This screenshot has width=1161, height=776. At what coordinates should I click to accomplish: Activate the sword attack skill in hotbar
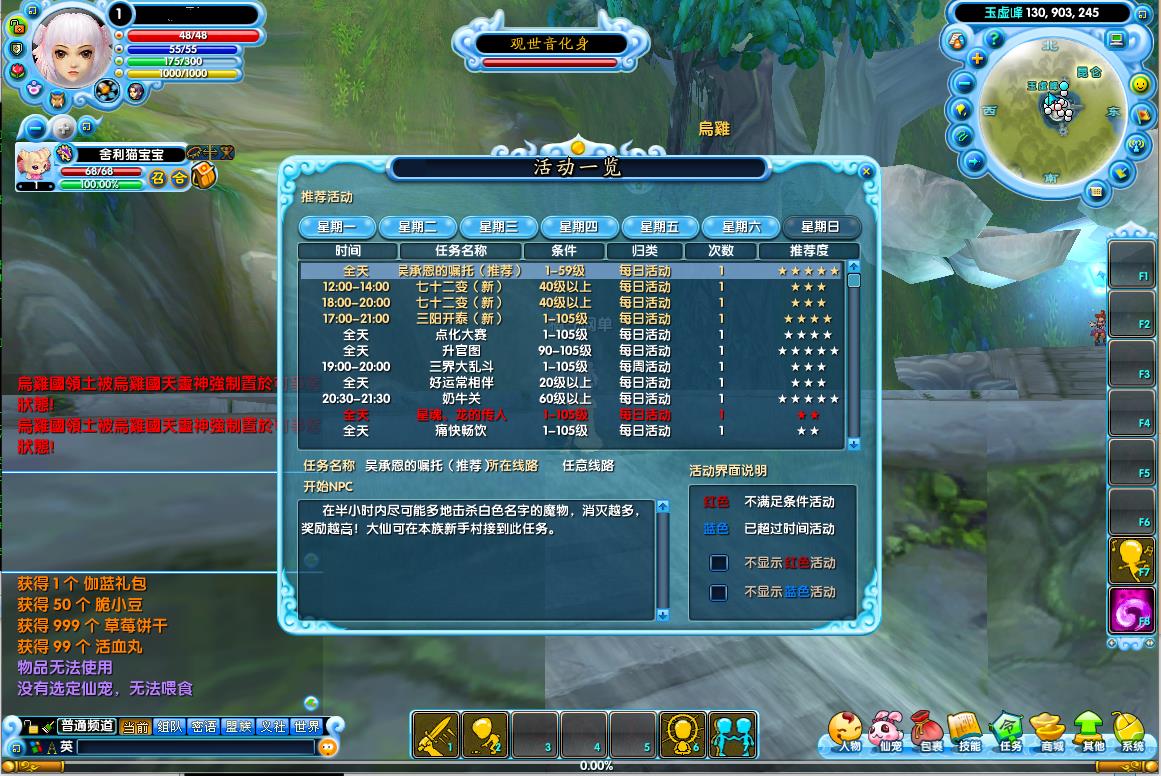click(435, 734)
